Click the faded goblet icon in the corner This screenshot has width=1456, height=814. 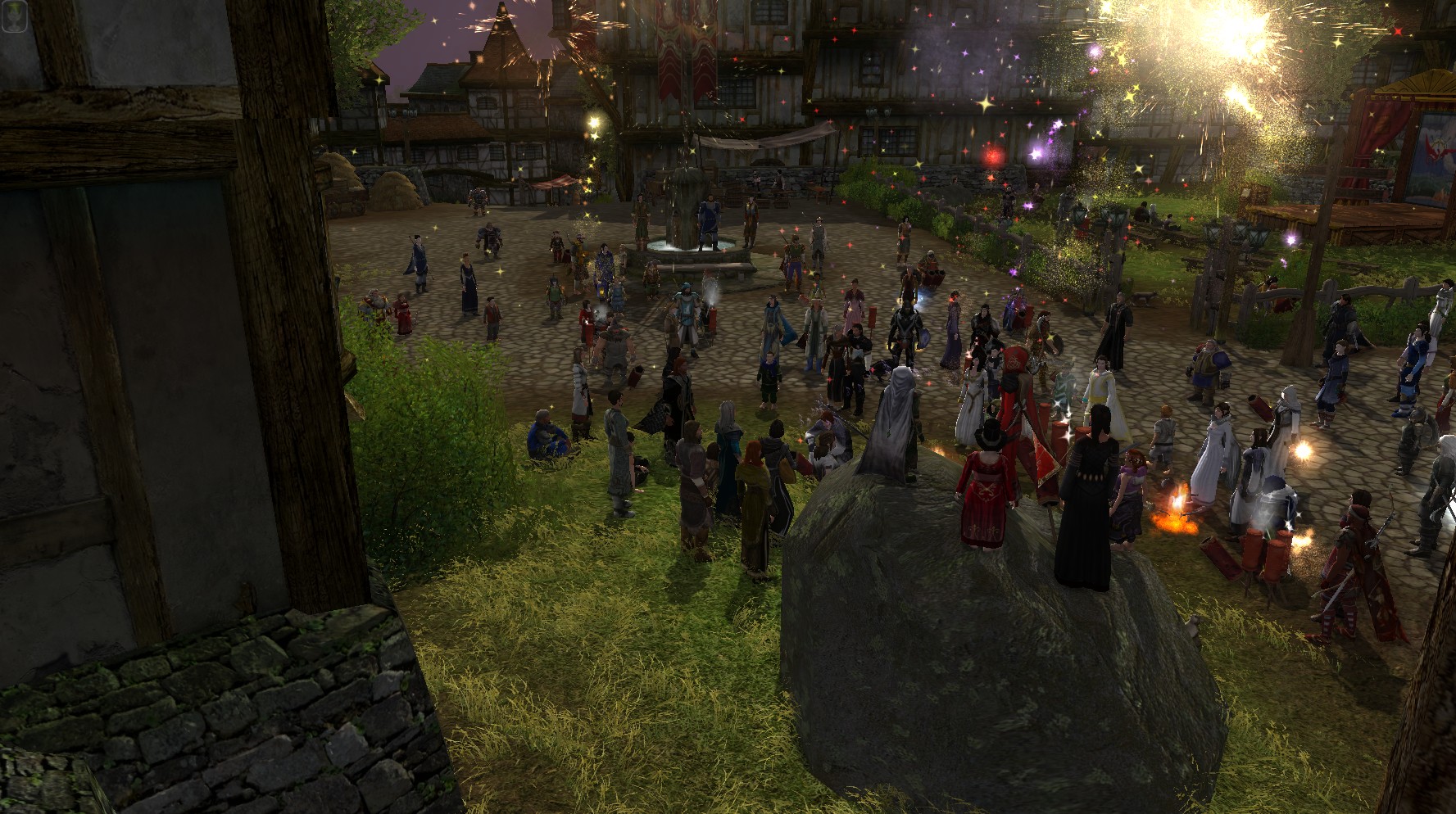pyautogui.click(x=15, y=16)
